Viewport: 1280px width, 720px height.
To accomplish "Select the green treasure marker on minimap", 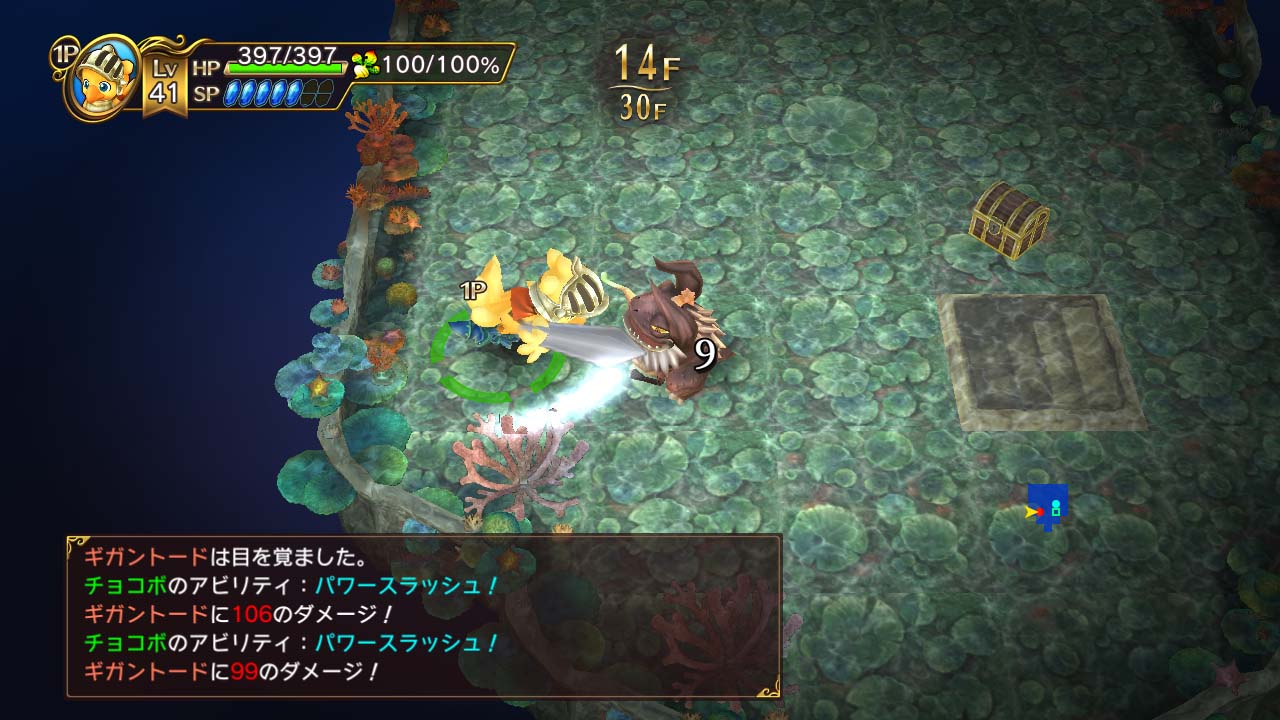I will click(1056, 512).
